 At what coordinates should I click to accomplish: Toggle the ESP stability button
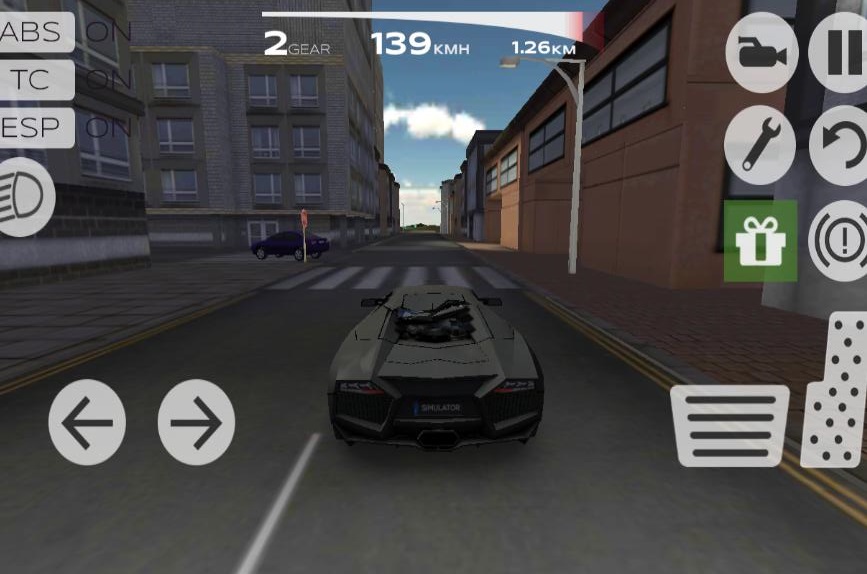click(x=35, y=128)
